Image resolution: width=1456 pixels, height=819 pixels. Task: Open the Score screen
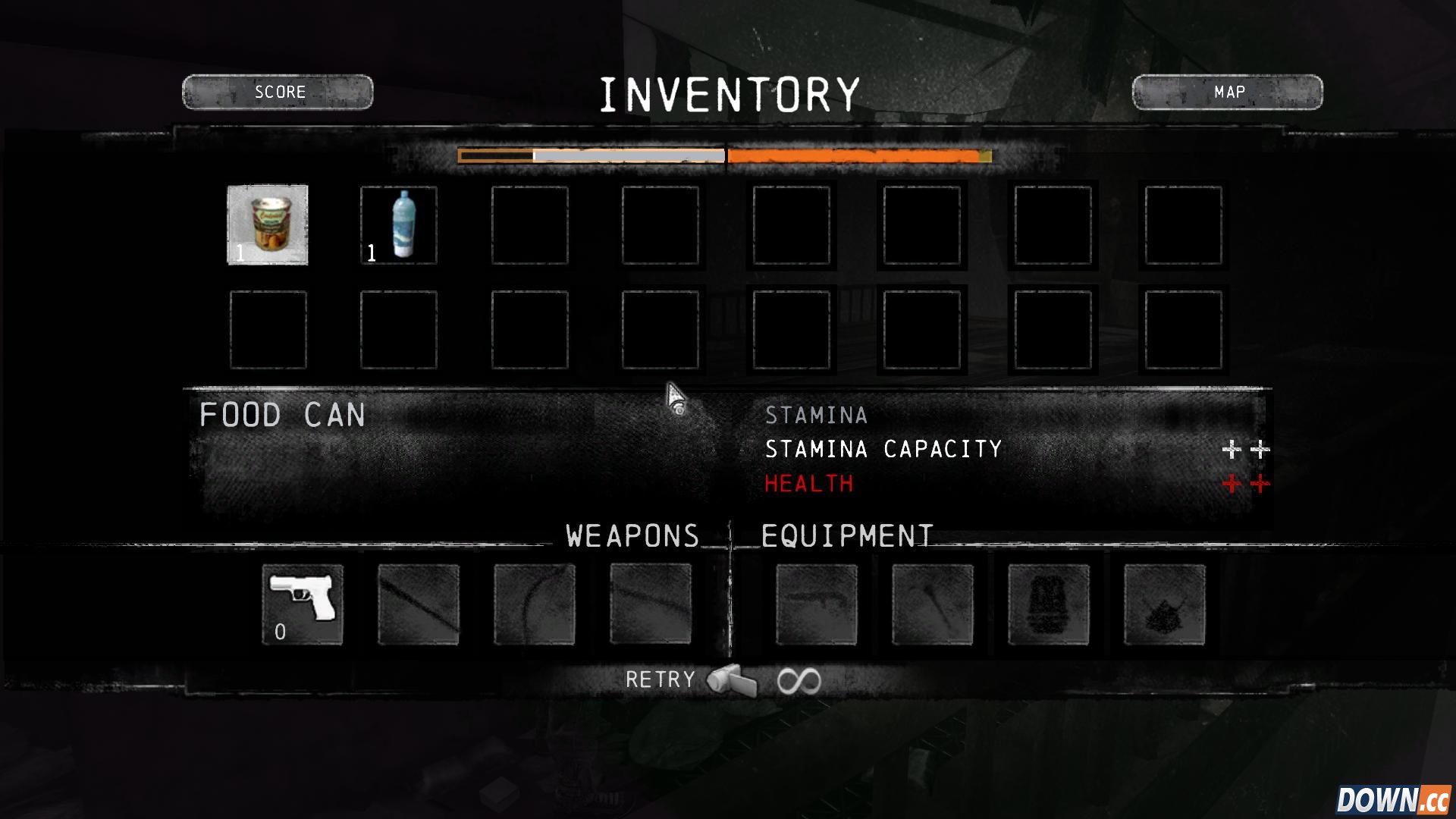[x=278, y=92]
